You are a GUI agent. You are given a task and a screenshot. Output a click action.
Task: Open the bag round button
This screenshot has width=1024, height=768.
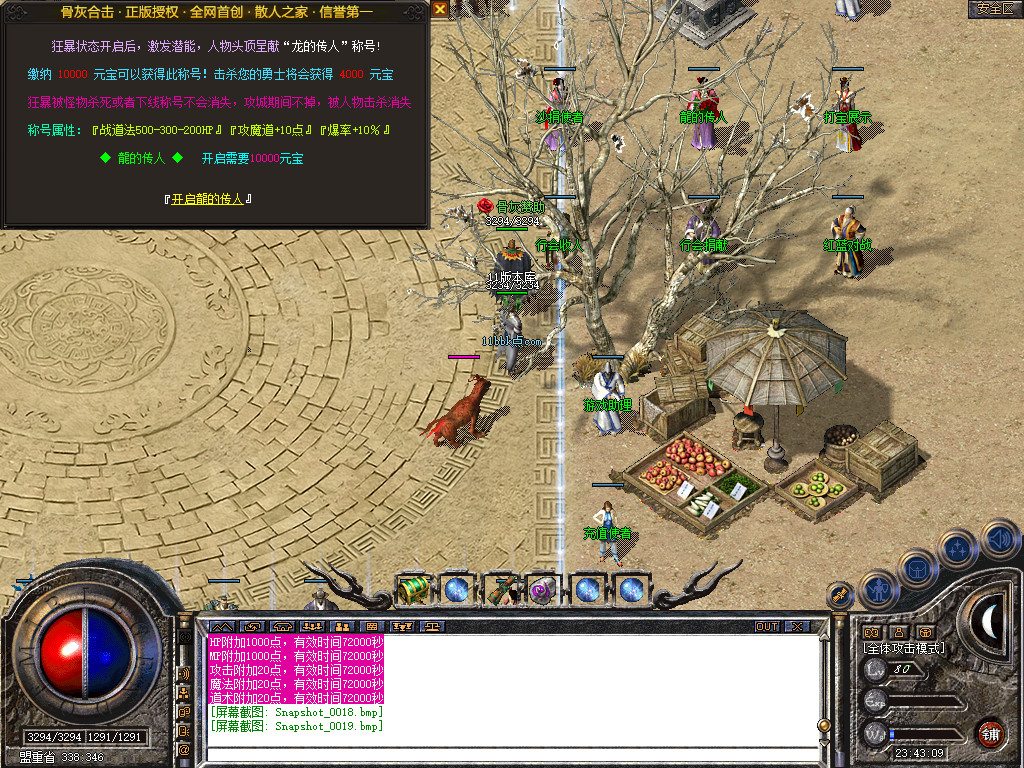(917, 568)
